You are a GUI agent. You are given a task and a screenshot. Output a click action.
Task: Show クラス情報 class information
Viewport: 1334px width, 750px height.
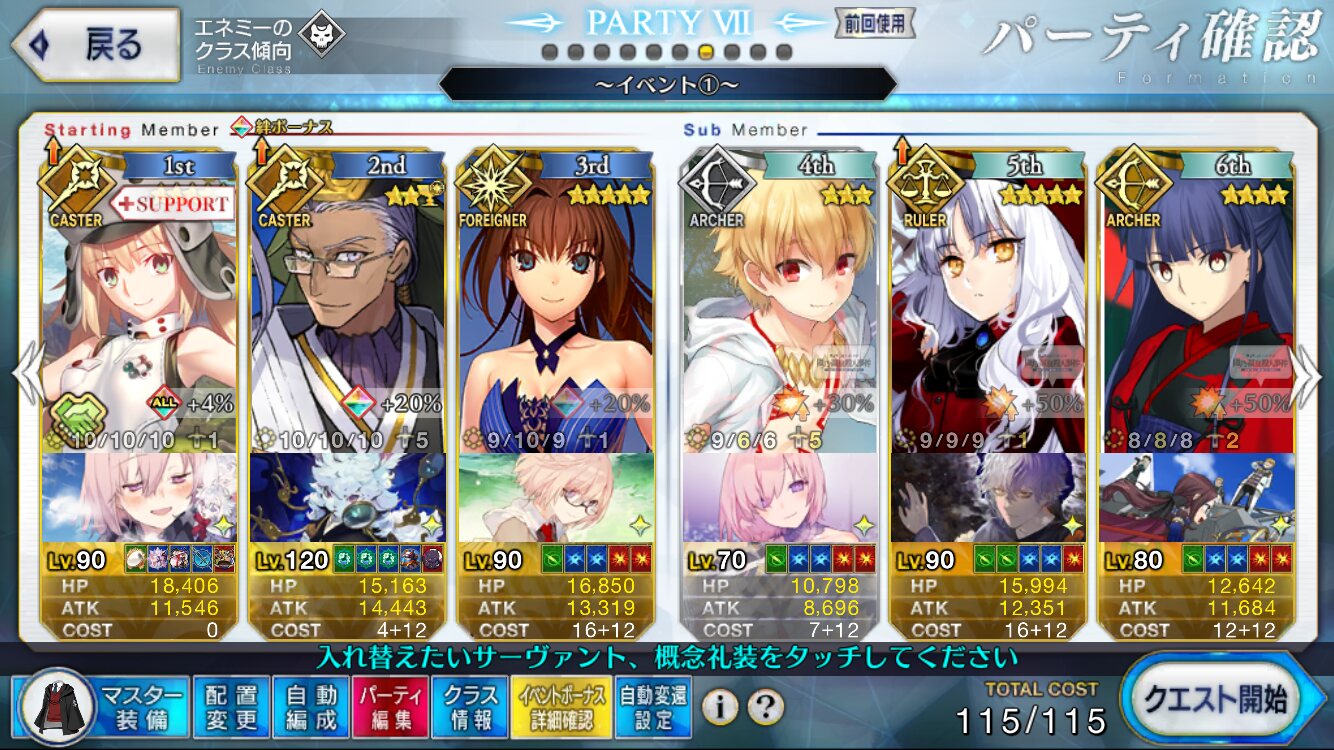(x=470, y=707)
